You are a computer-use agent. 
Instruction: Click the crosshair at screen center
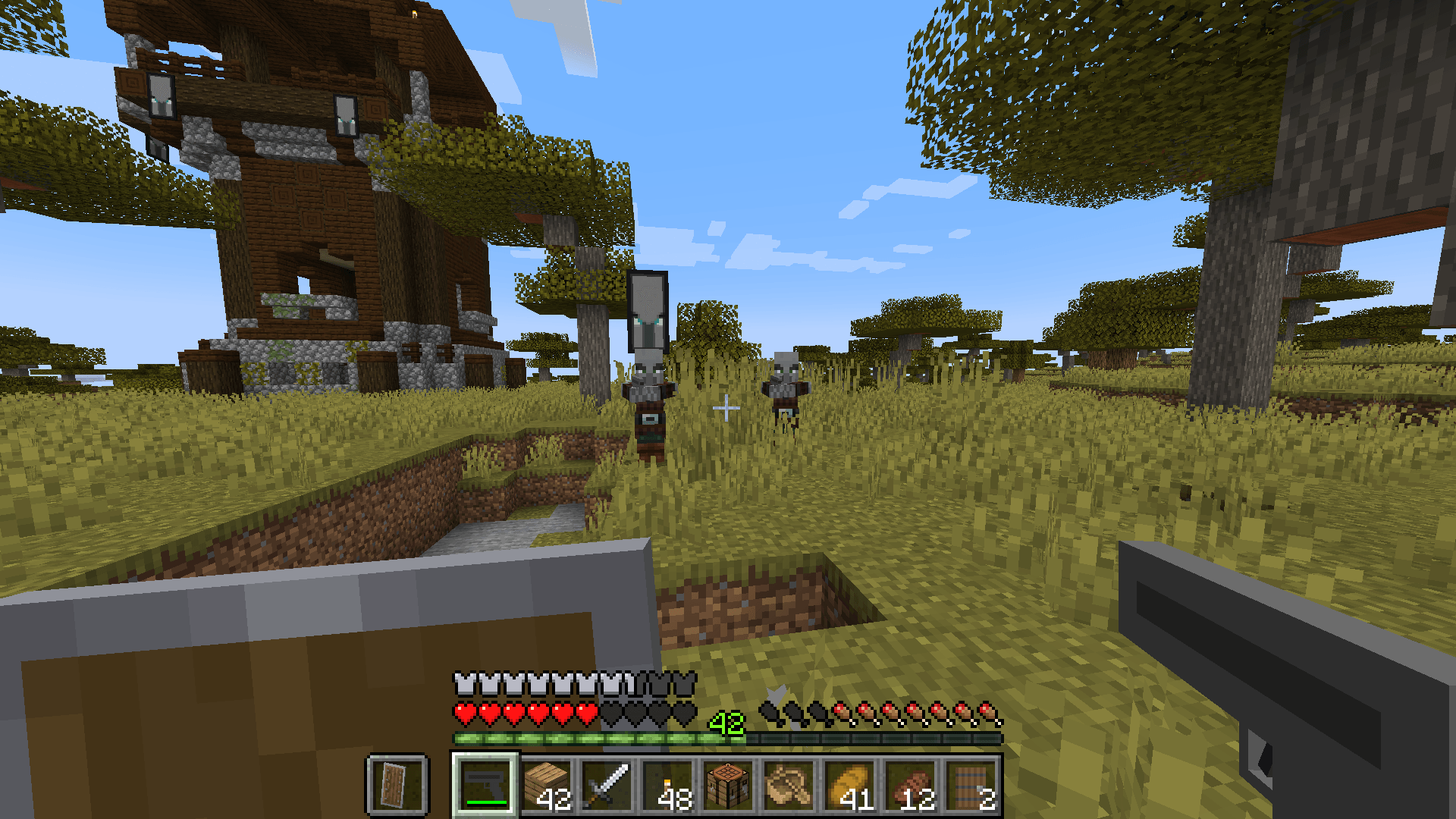[726, 409]
